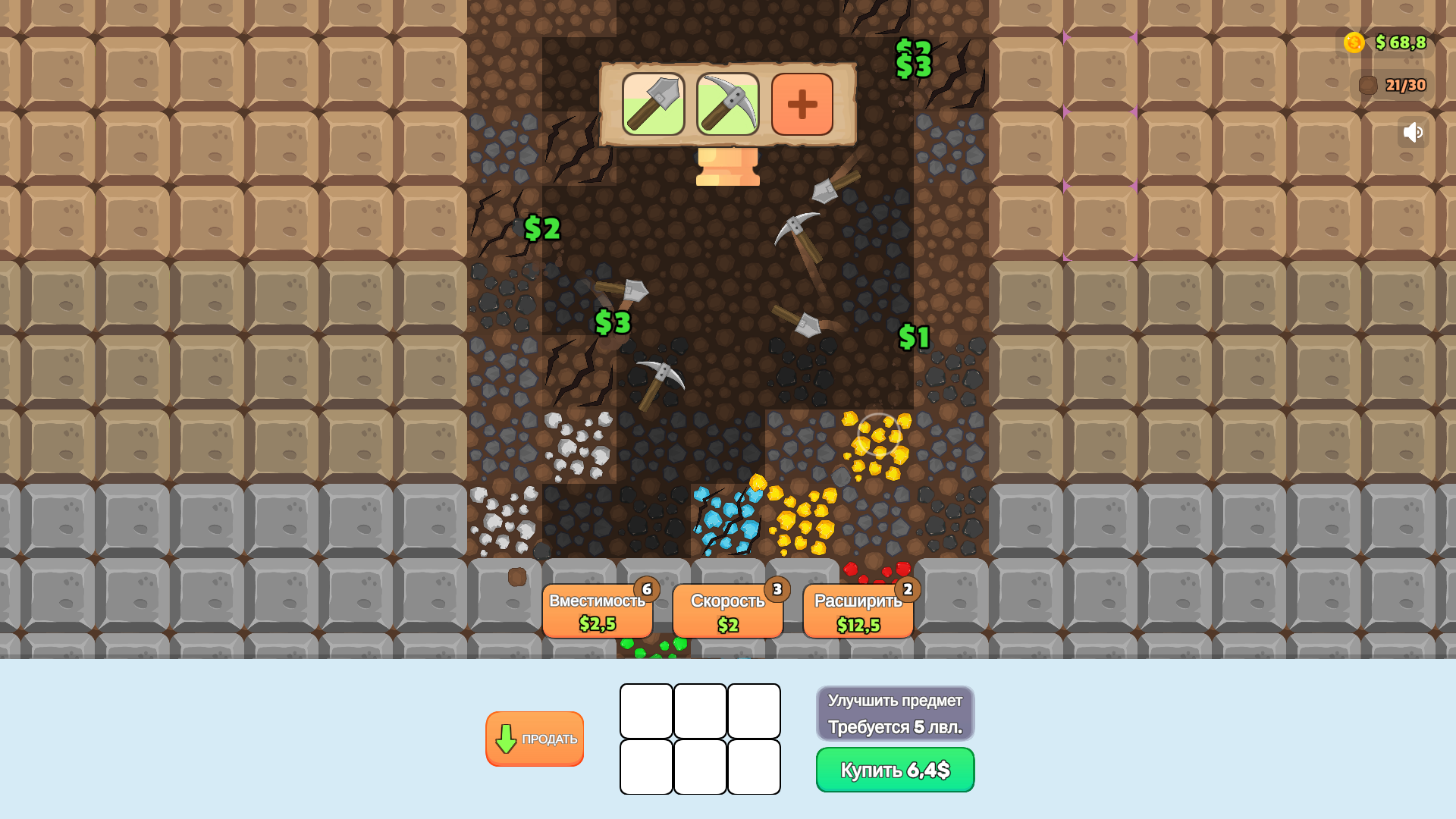Buy the Расширить upgrade for $12,5
1456x819 pixels.
[x=858, y=610]
